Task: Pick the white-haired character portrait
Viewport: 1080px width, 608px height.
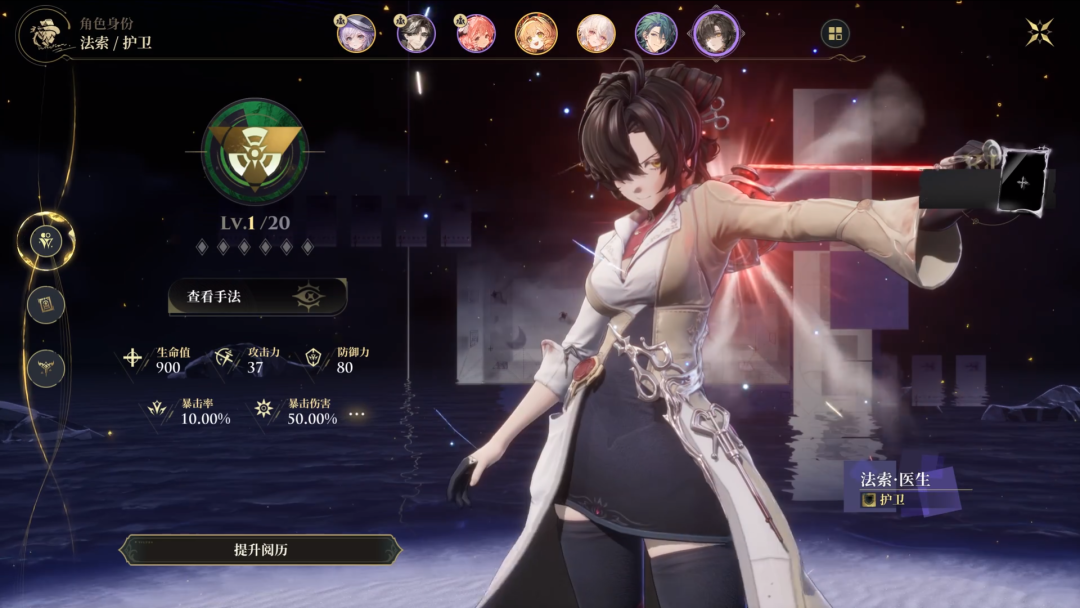Action: 596,34
